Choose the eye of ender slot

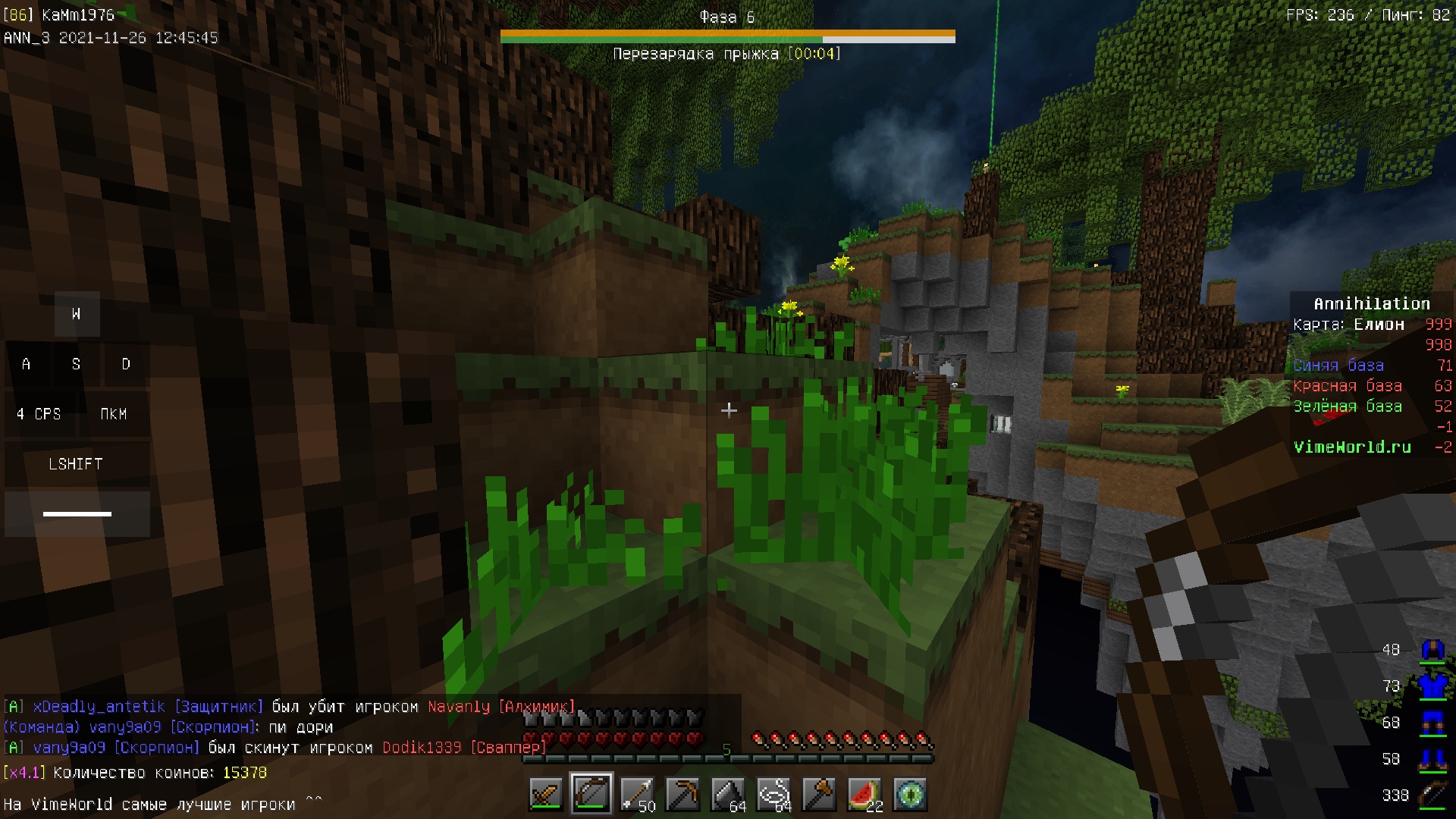point(910,795)
